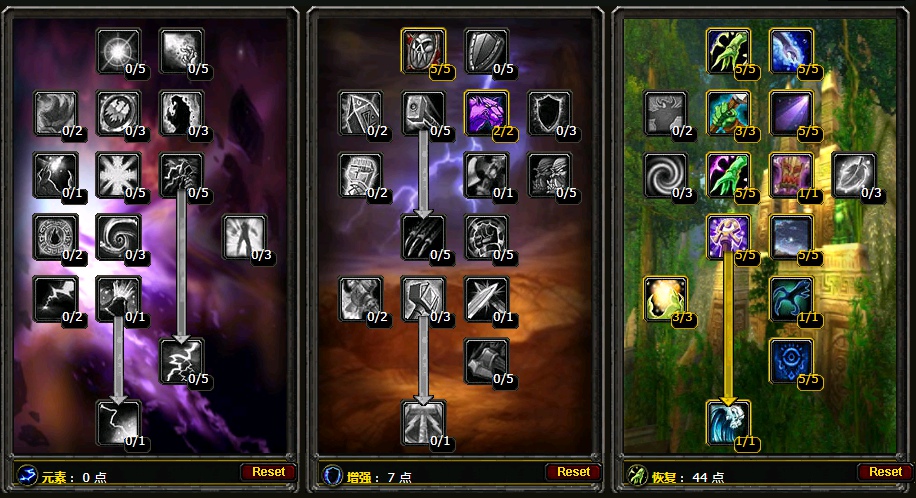Screen dimensions: 916x498
Task: Choose the Ancestral Knowledge helmet talent (5/5)
Action: 423,49
